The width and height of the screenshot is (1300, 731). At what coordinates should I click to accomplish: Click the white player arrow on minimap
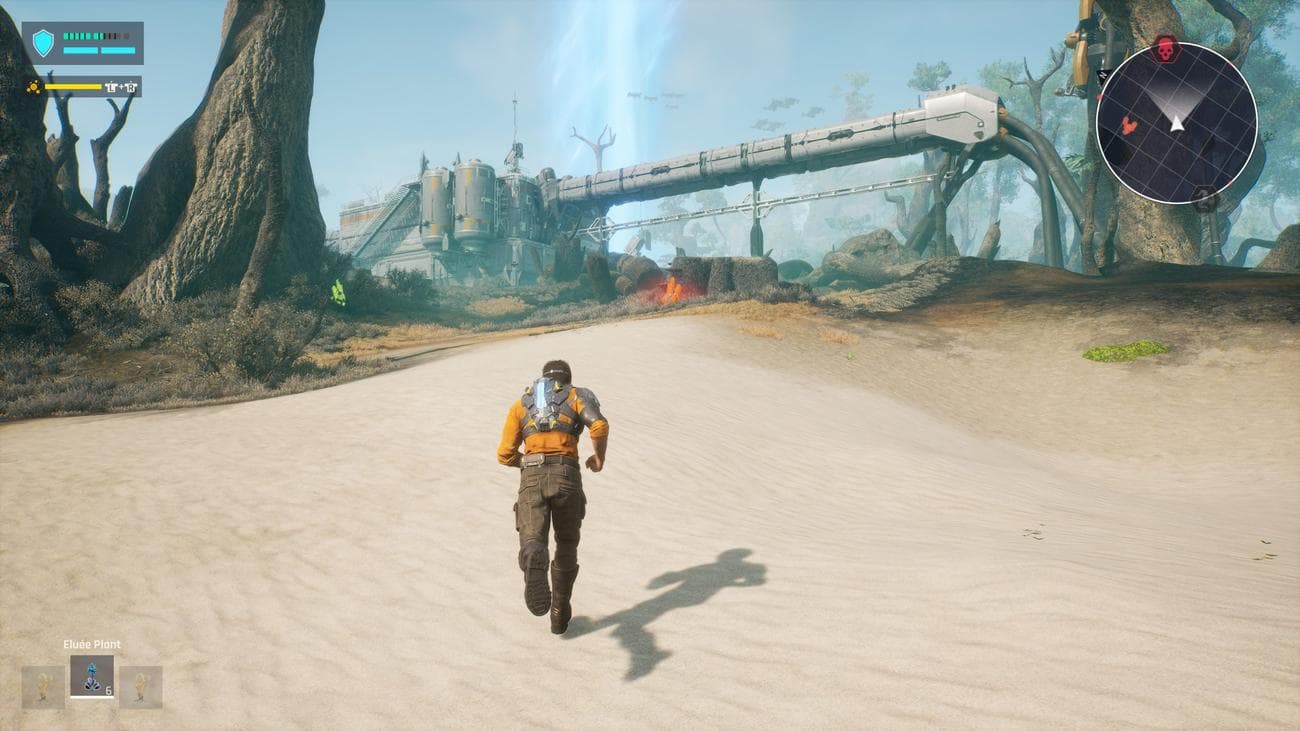pyautogui.click(x=1177, y=122)
